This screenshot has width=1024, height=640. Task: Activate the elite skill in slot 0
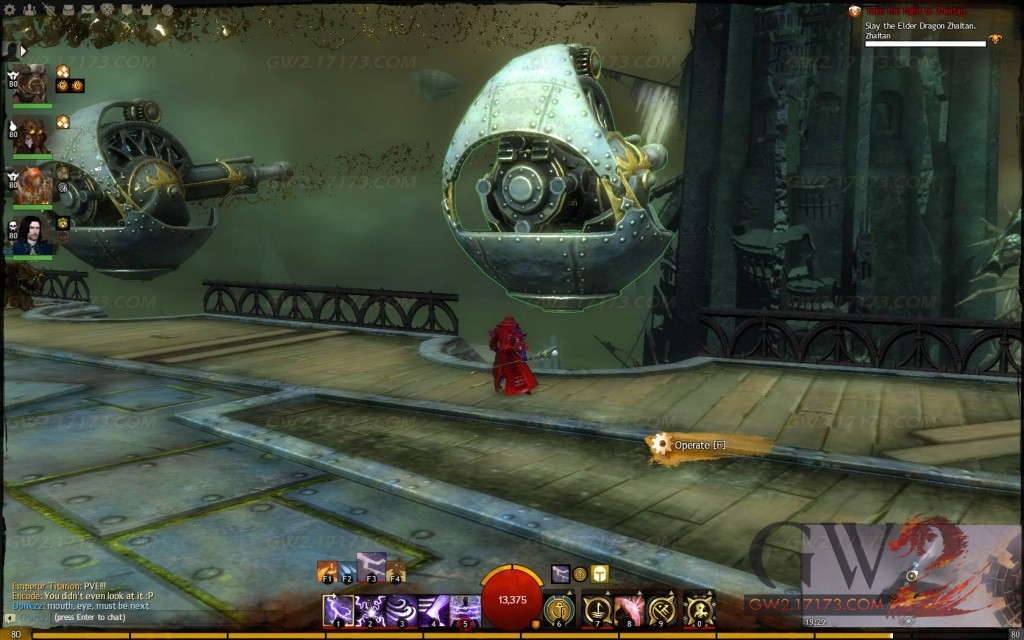(x=699, y=610)
